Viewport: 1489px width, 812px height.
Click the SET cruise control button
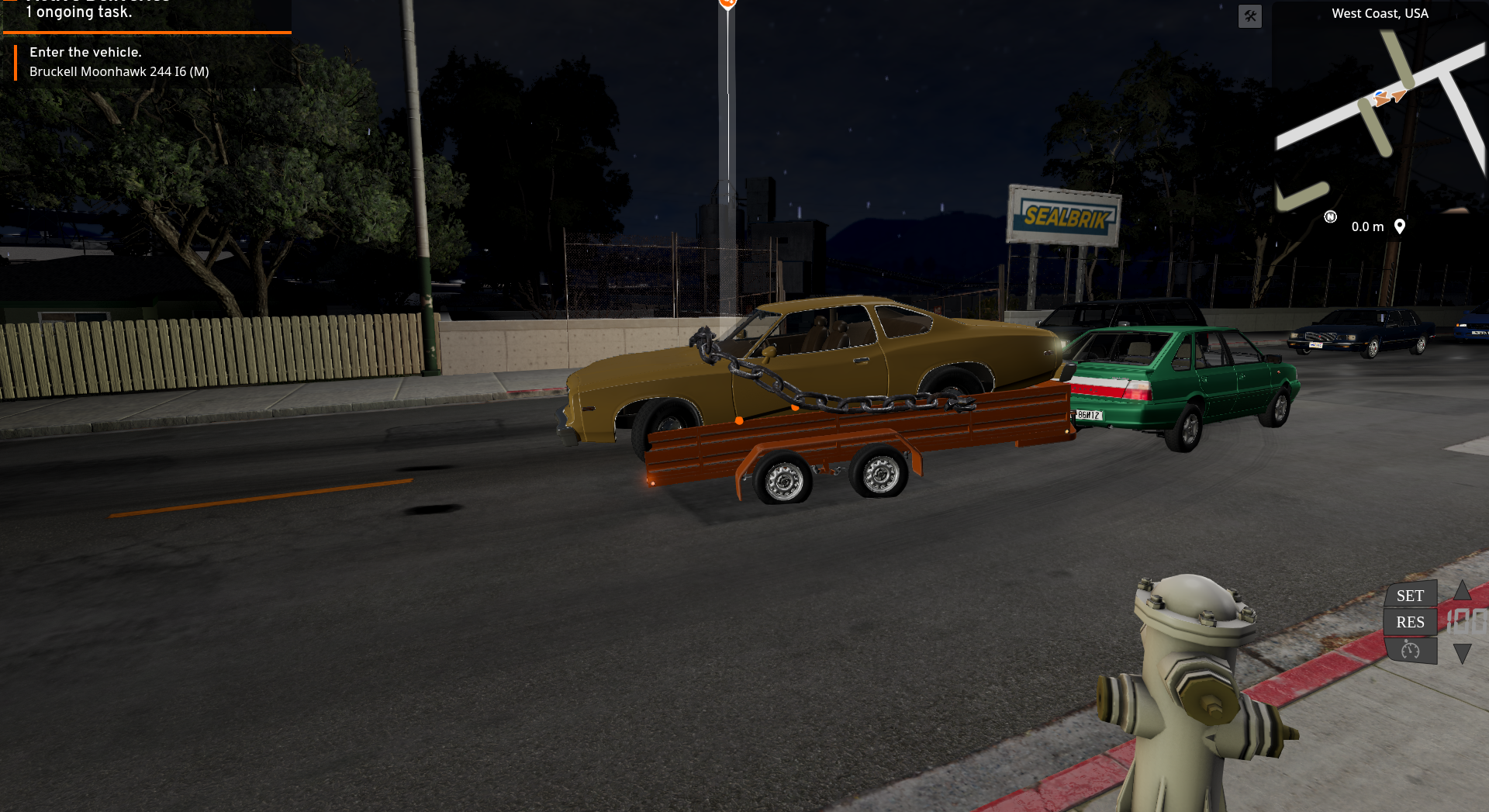click(x=1410, y=596)
